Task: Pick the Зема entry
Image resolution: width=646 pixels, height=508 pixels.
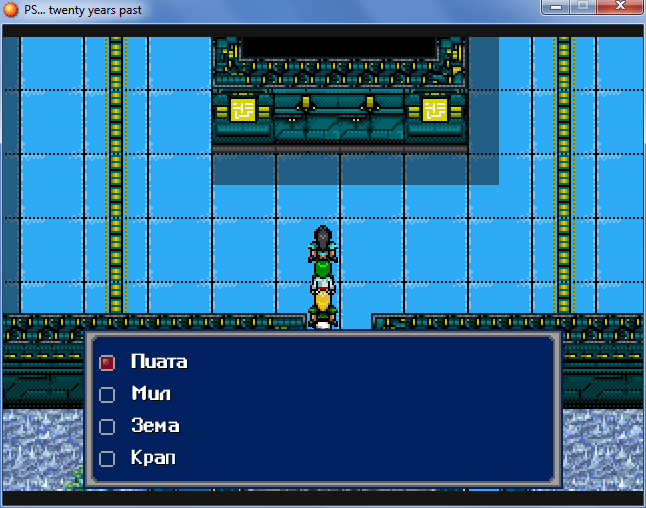Action: pyautogui.click(x=155, y=426)
